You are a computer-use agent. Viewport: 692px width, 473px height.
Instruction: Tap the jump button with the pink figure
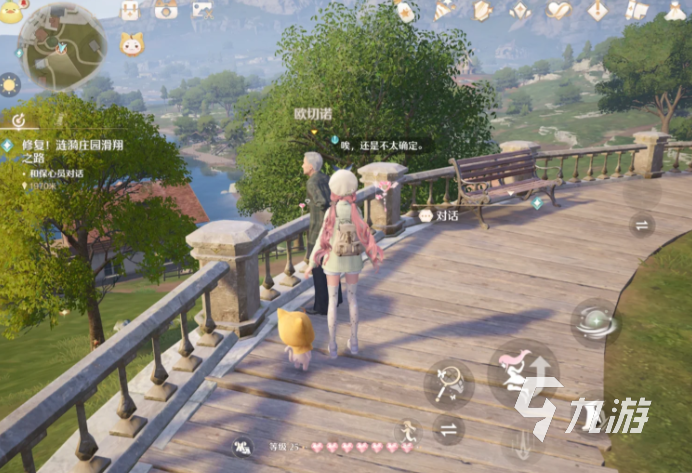tap(523, 374)
